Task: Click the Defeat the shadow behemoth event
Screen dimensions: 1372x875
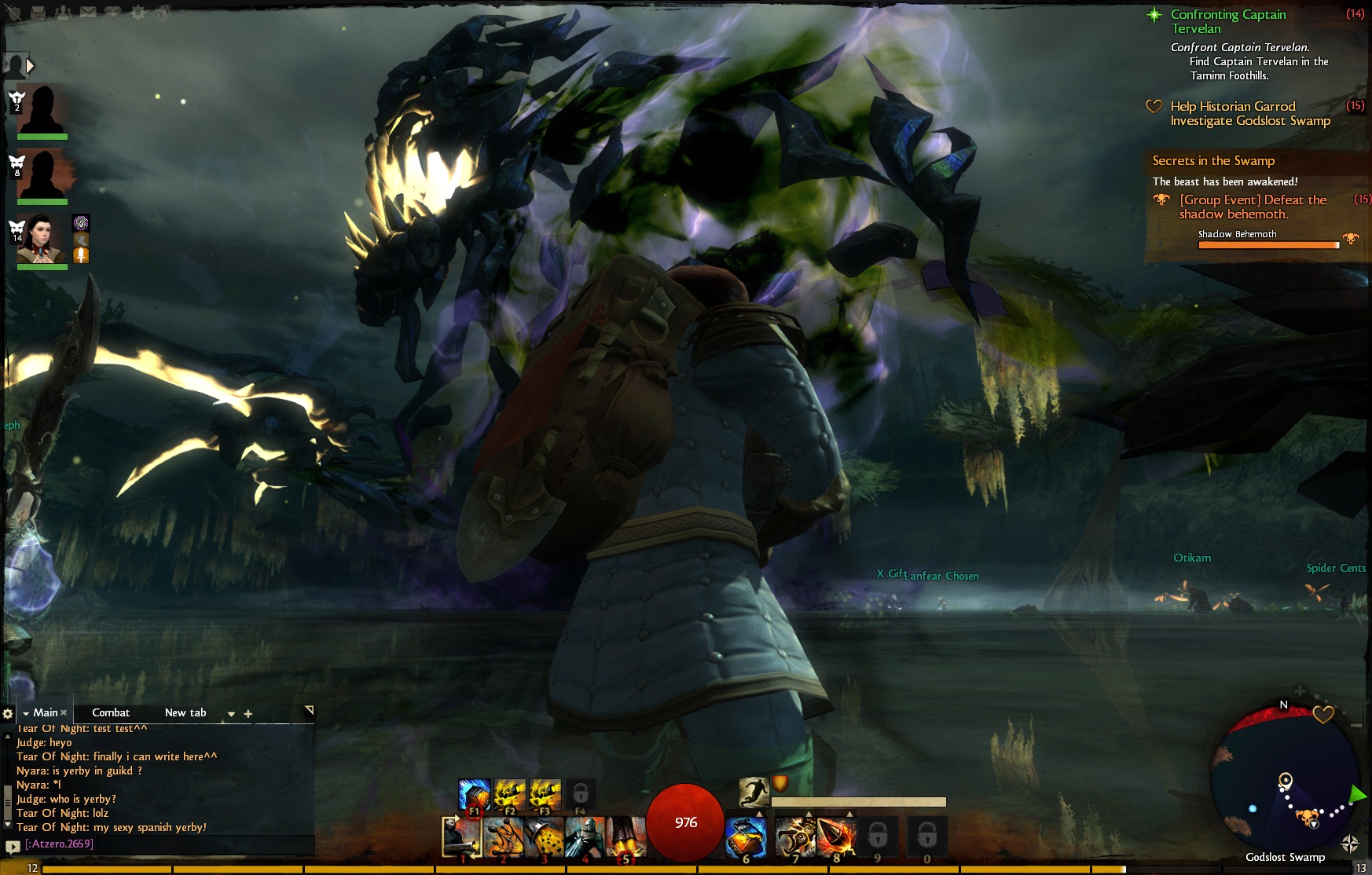Action: pos(1253,207)
